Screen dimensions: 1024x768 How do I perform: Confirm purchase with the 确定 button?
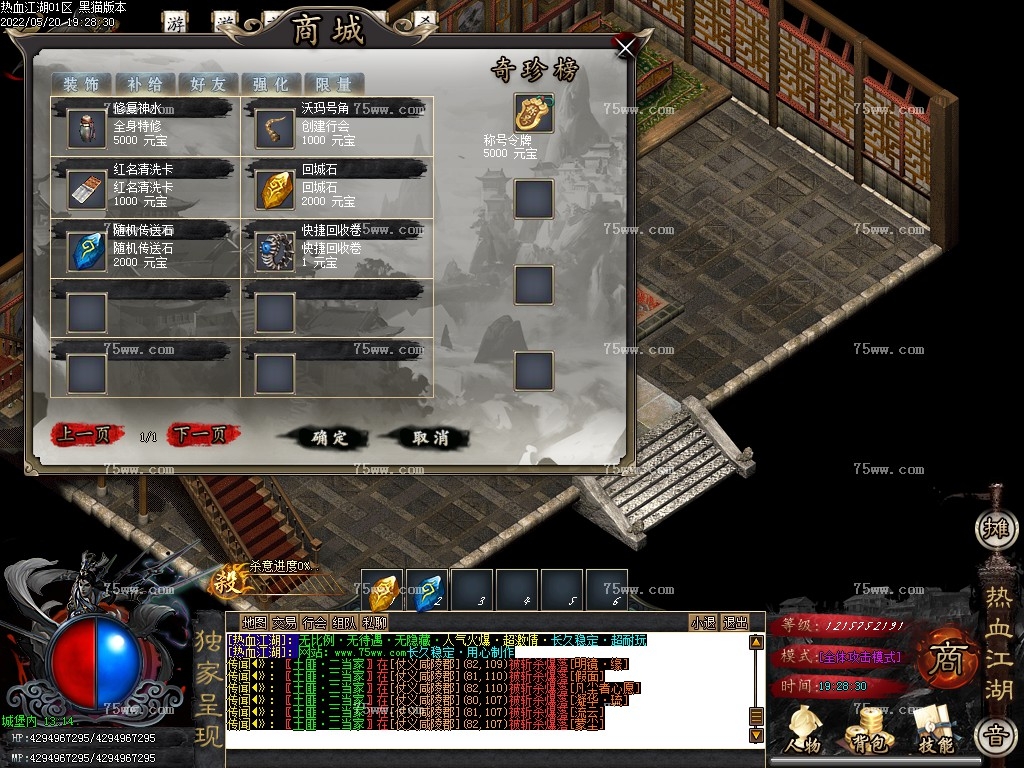[329, 438]
